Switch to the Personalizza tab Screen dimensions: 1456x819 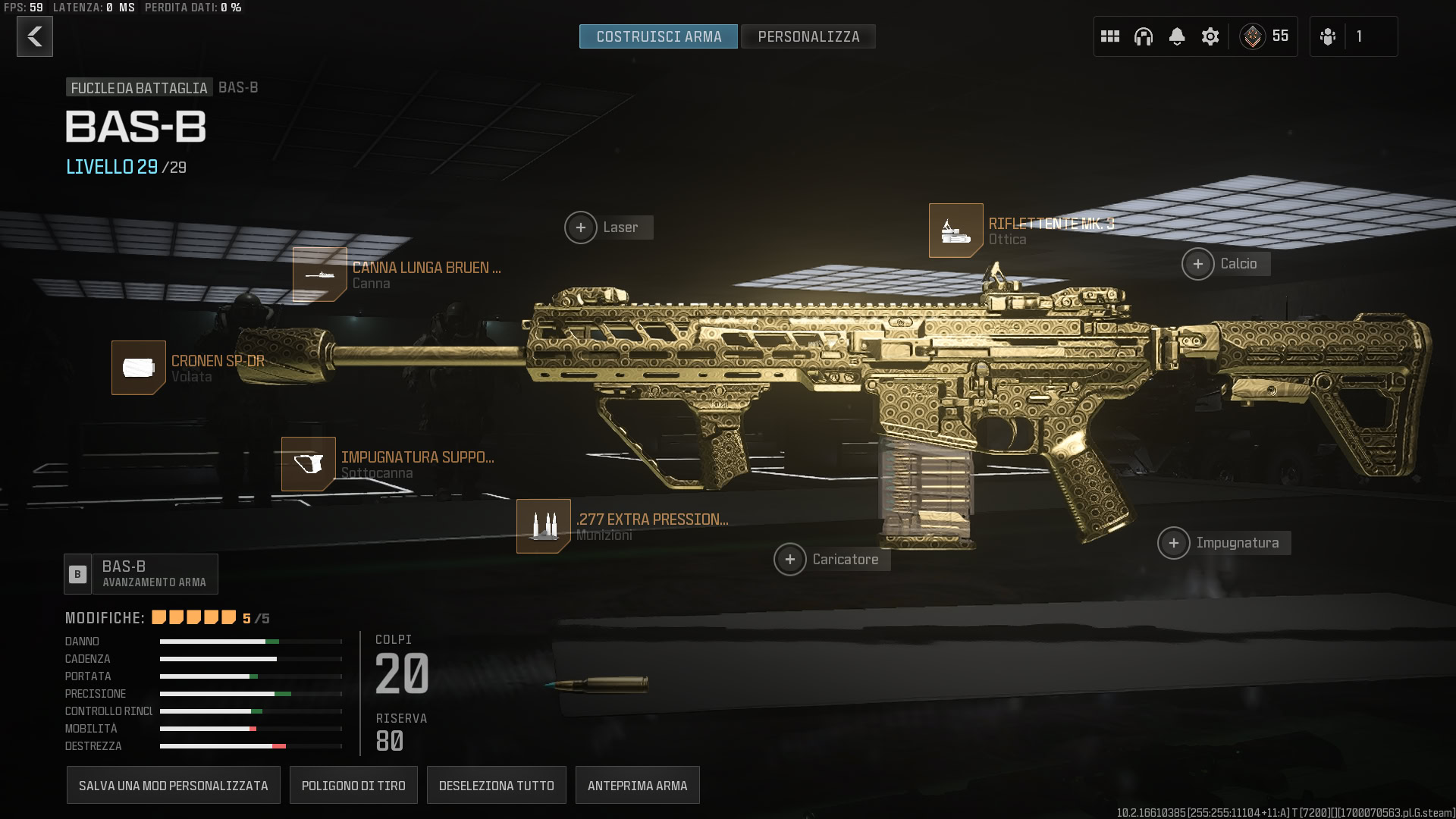tap(808, 36)
